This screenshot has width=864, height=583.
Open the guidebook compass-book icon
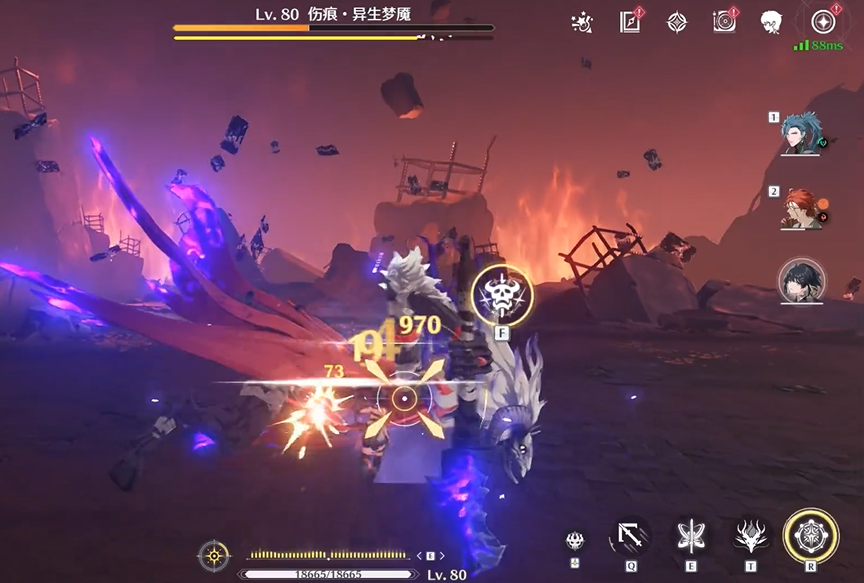point(630,22)
